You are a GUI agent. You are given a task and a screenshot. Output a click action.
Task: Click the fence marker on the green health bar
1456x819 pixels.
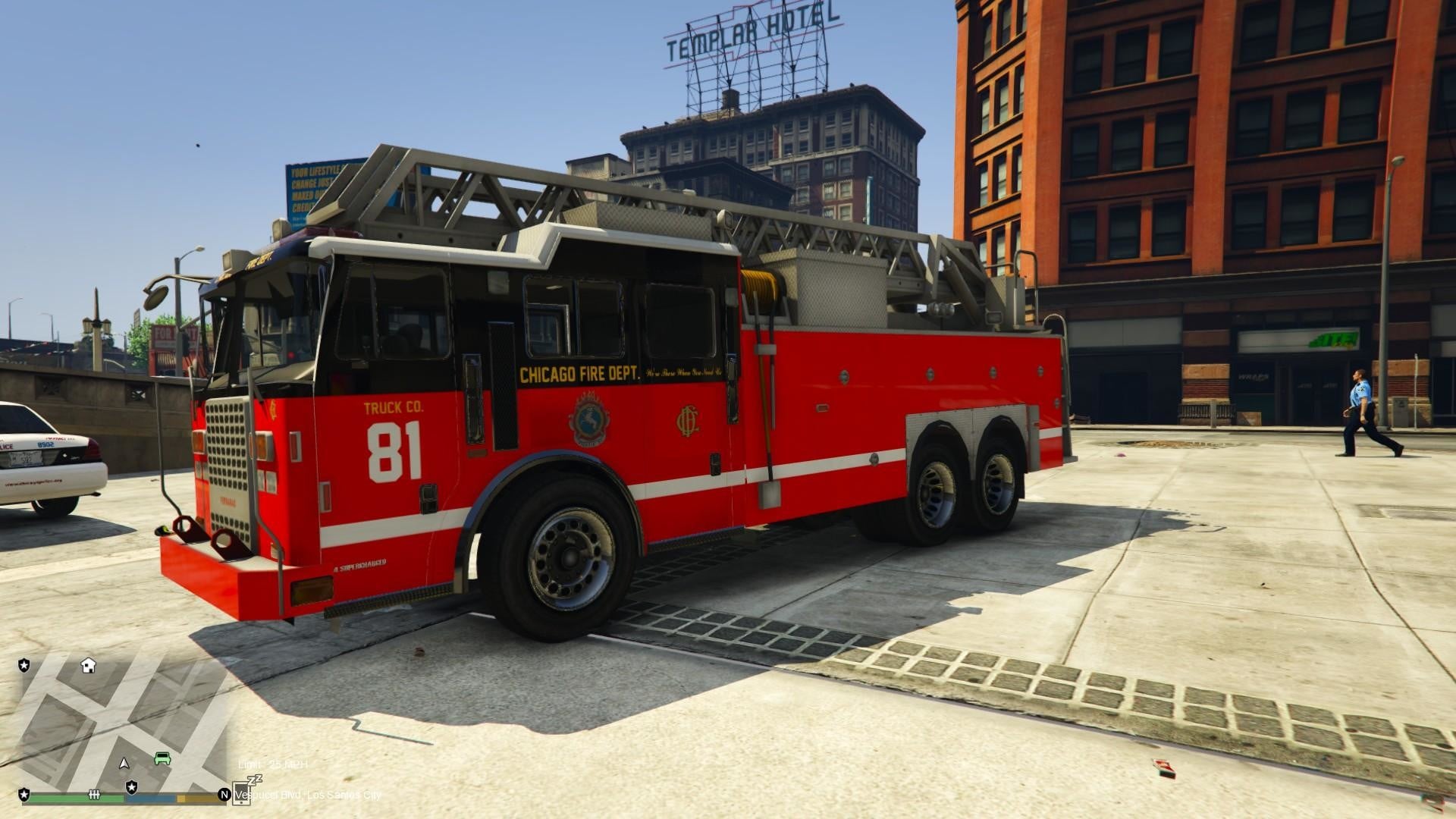93,794
